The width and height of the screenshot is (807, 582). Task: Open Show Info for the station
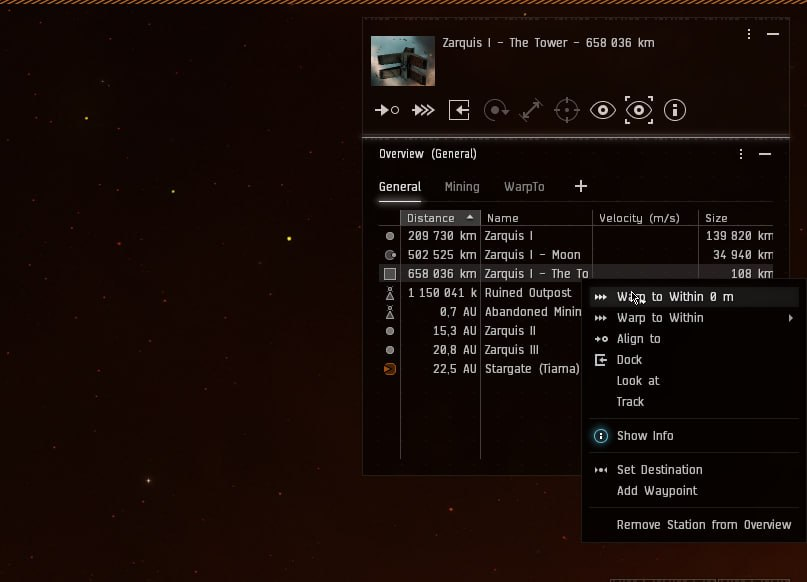click(x=644, y=436)
